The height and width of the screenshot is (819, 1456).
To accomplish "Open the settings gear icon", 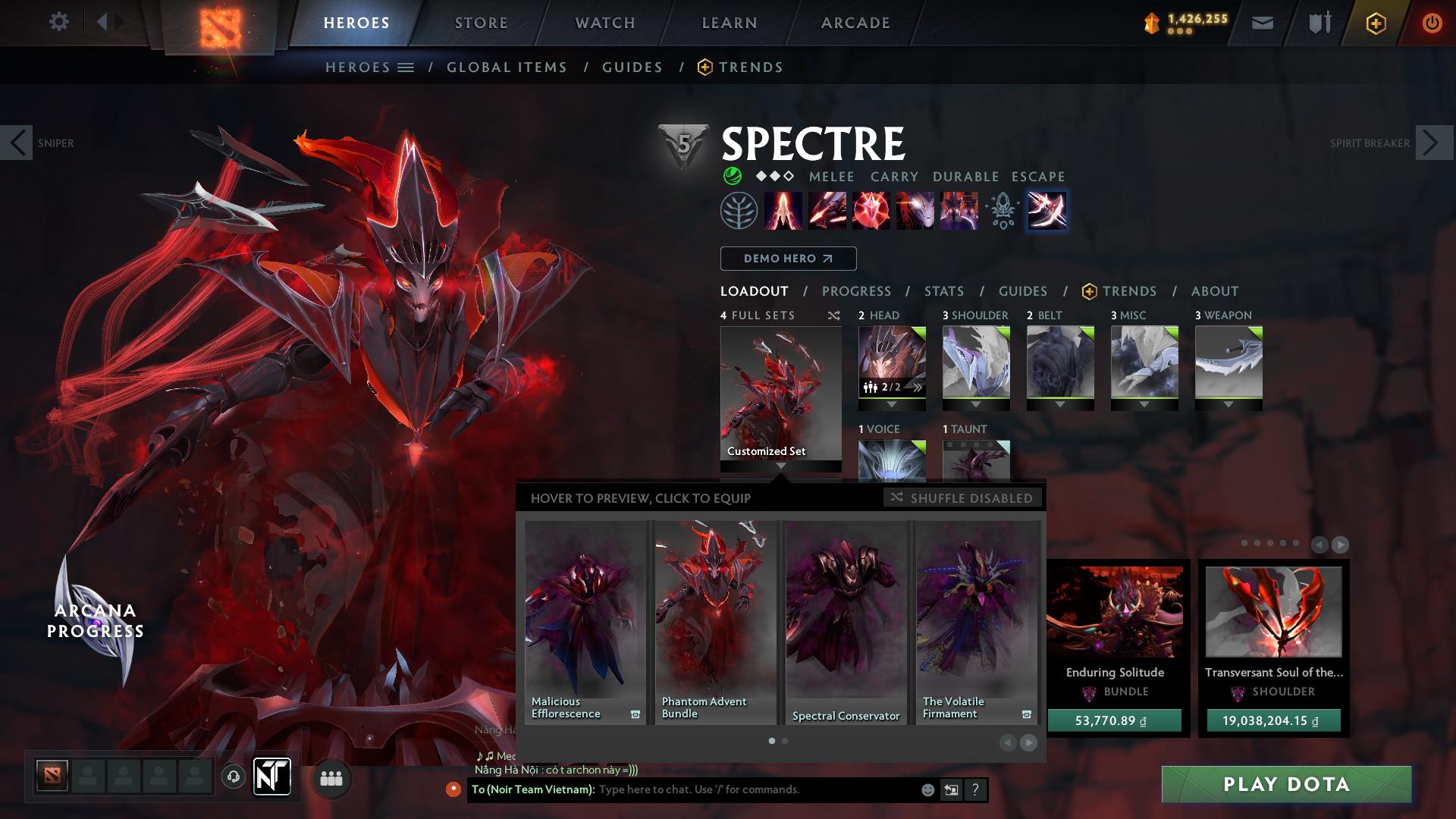I will pos(59,22).
